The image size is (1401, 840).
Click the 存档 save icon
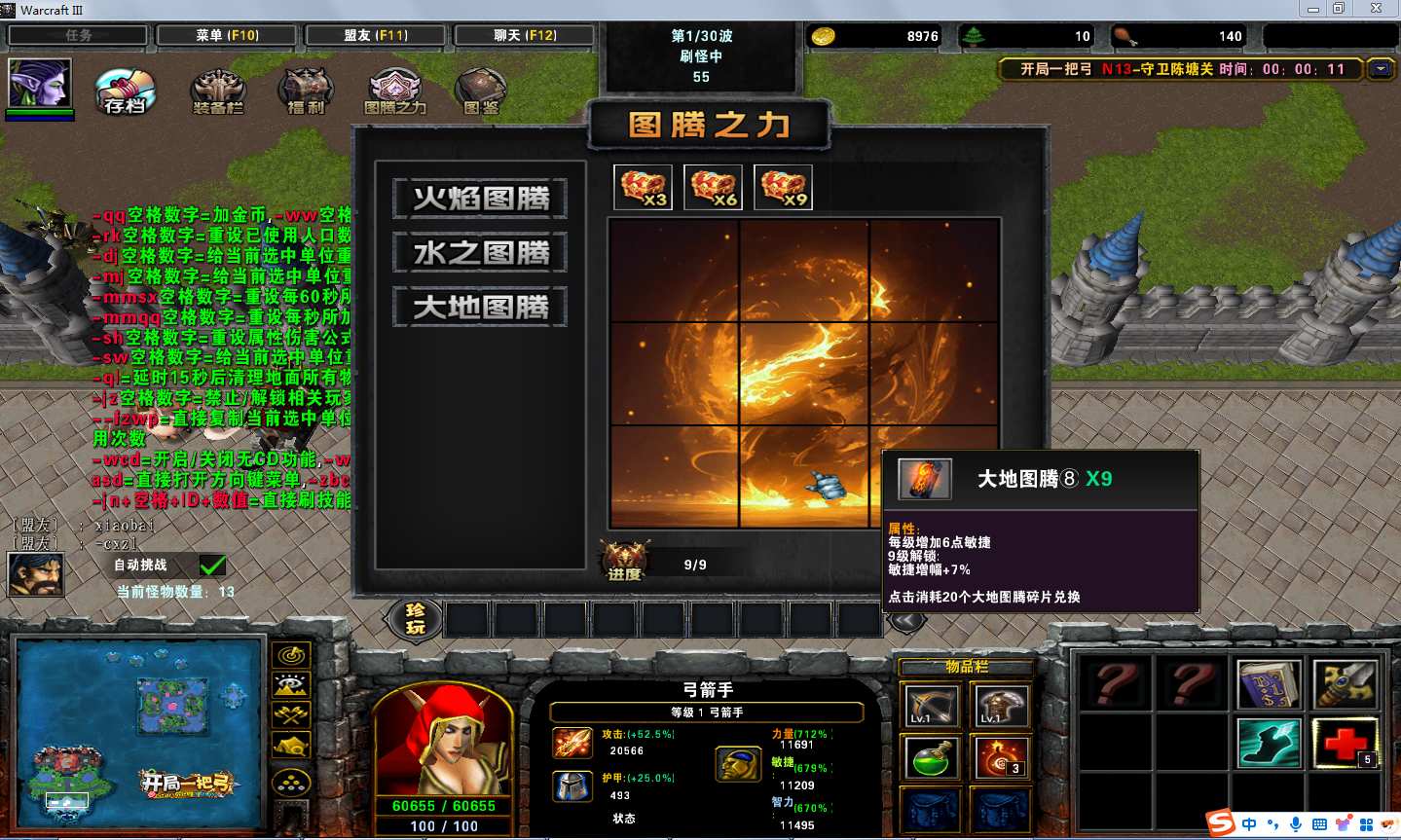(126, 91)
